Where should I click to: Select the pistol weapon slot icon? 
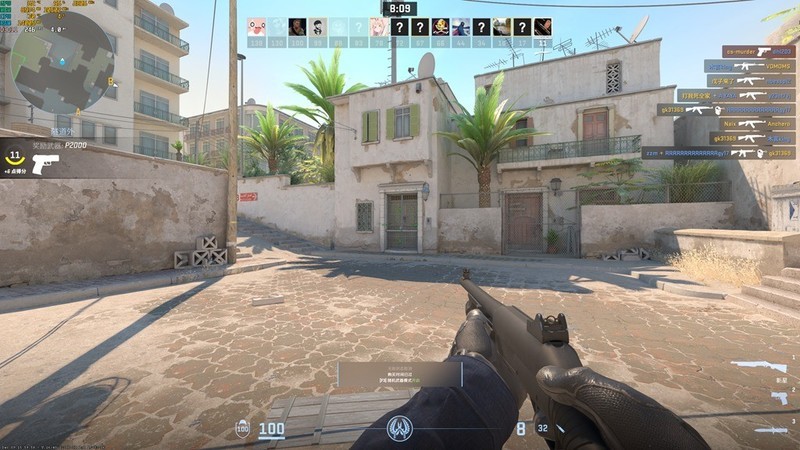point(778,398)
